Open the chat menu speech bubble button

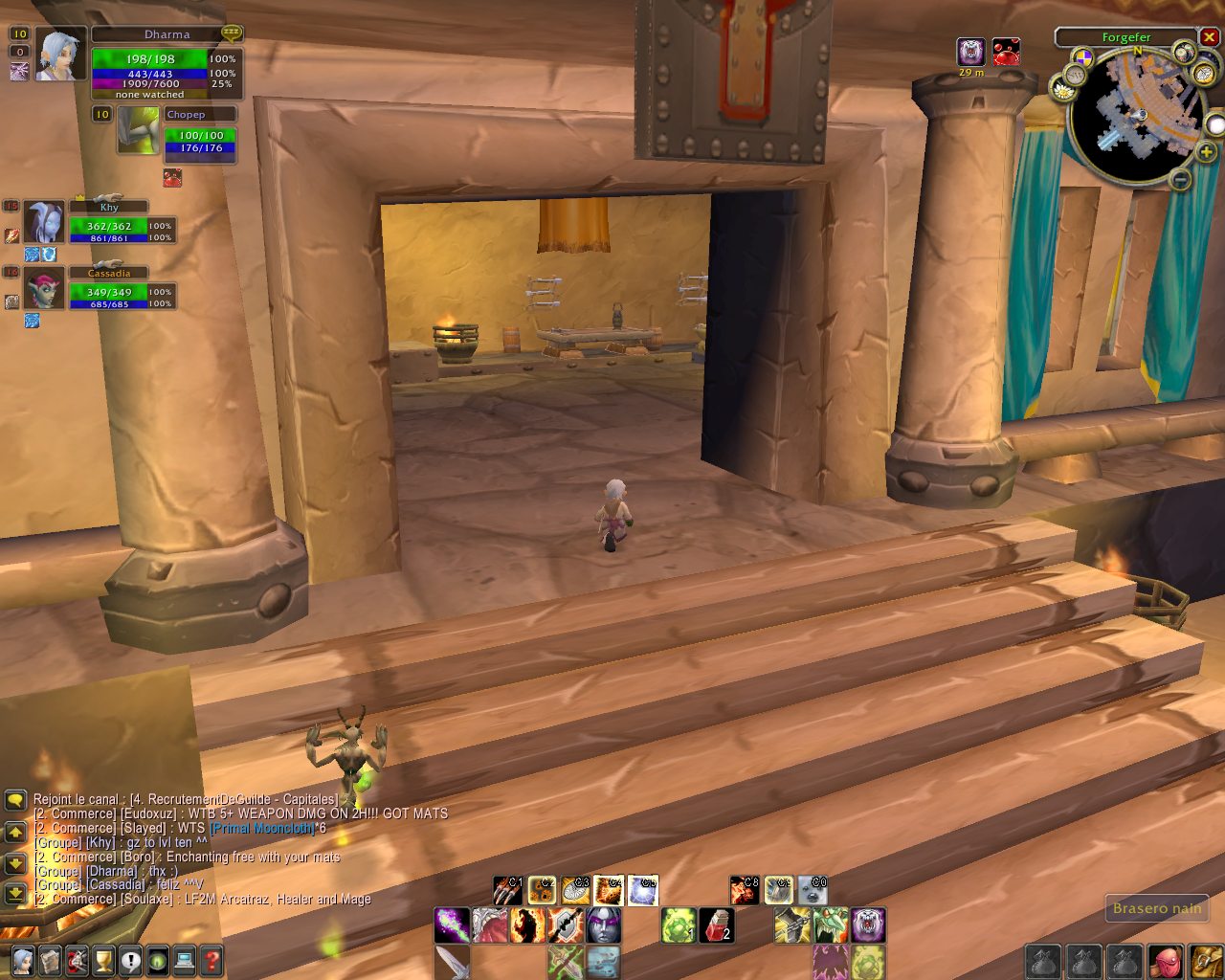pos(14,799)
